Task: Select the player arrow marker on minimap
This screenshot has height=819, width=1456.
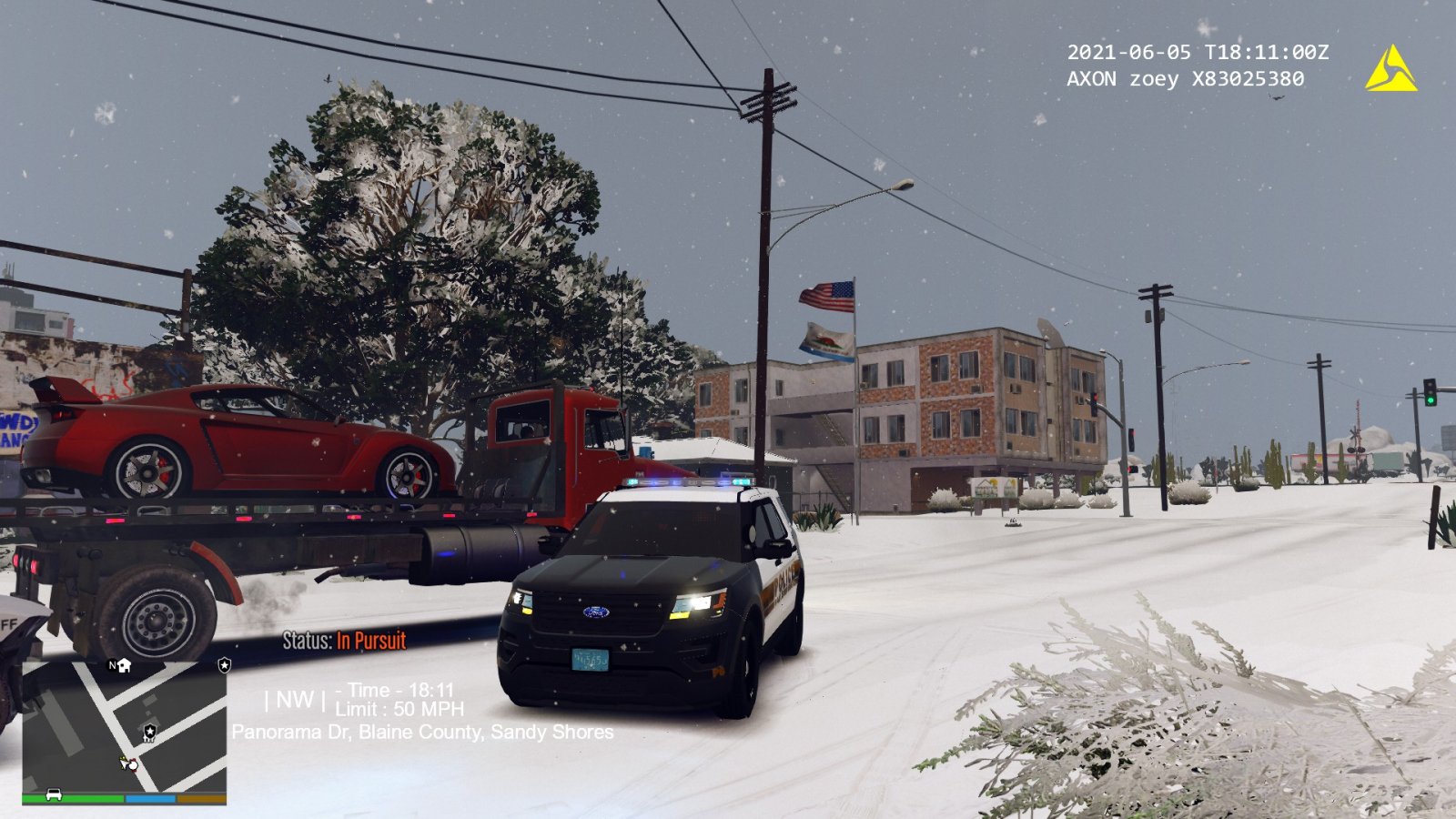Action: 126,763
